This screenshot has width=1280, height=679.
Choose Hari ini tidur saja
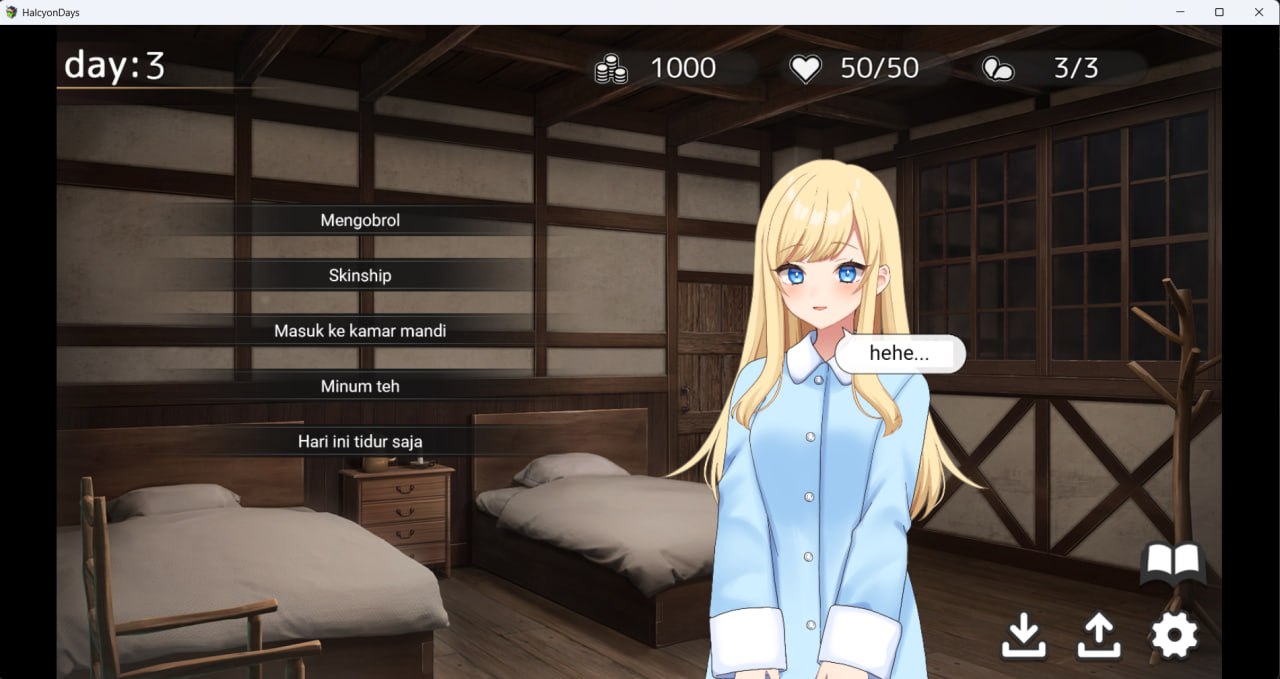point(360,441)
